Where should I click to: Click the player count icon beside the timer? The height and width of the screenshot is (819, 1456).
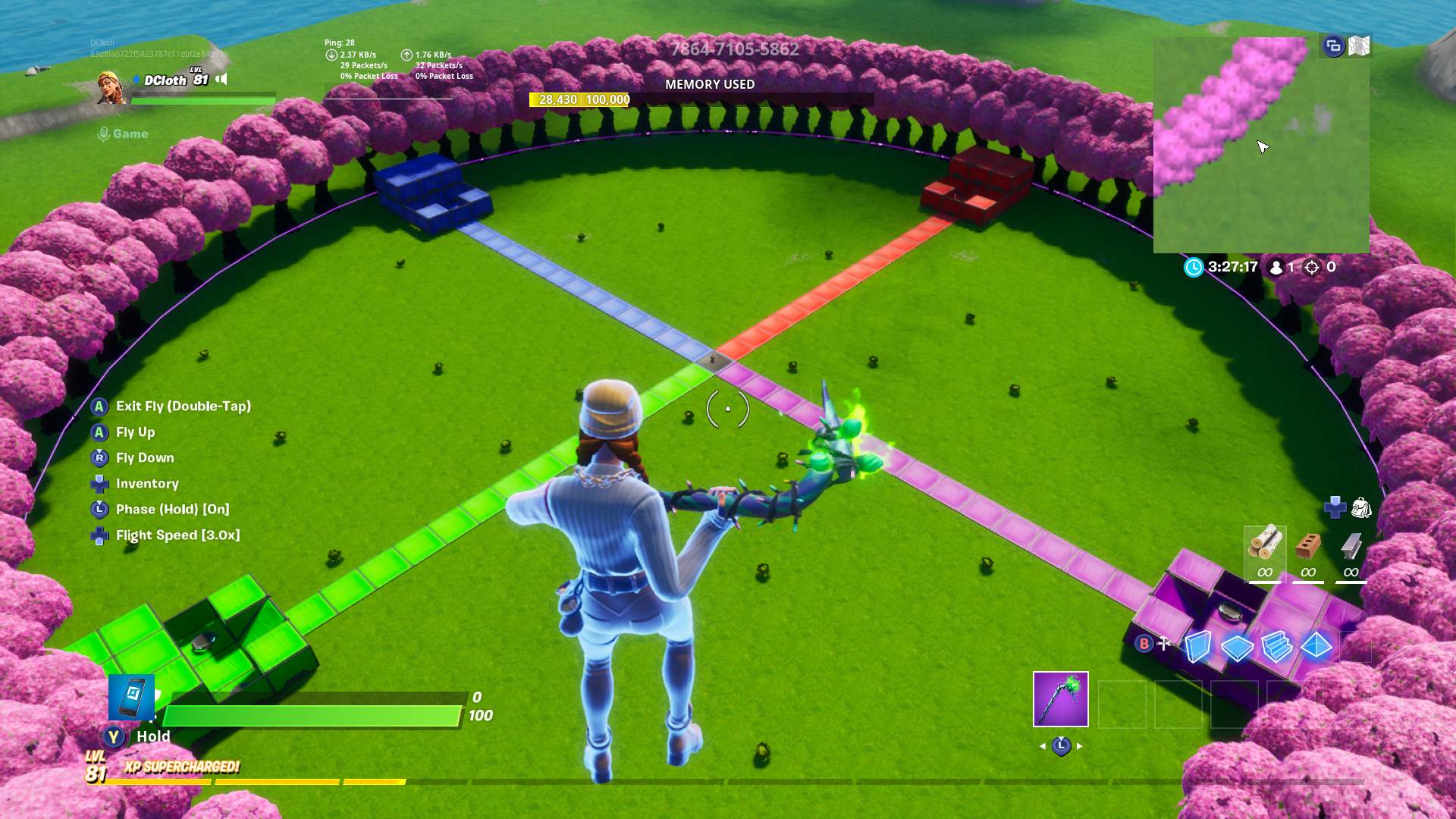point(1275,267)
